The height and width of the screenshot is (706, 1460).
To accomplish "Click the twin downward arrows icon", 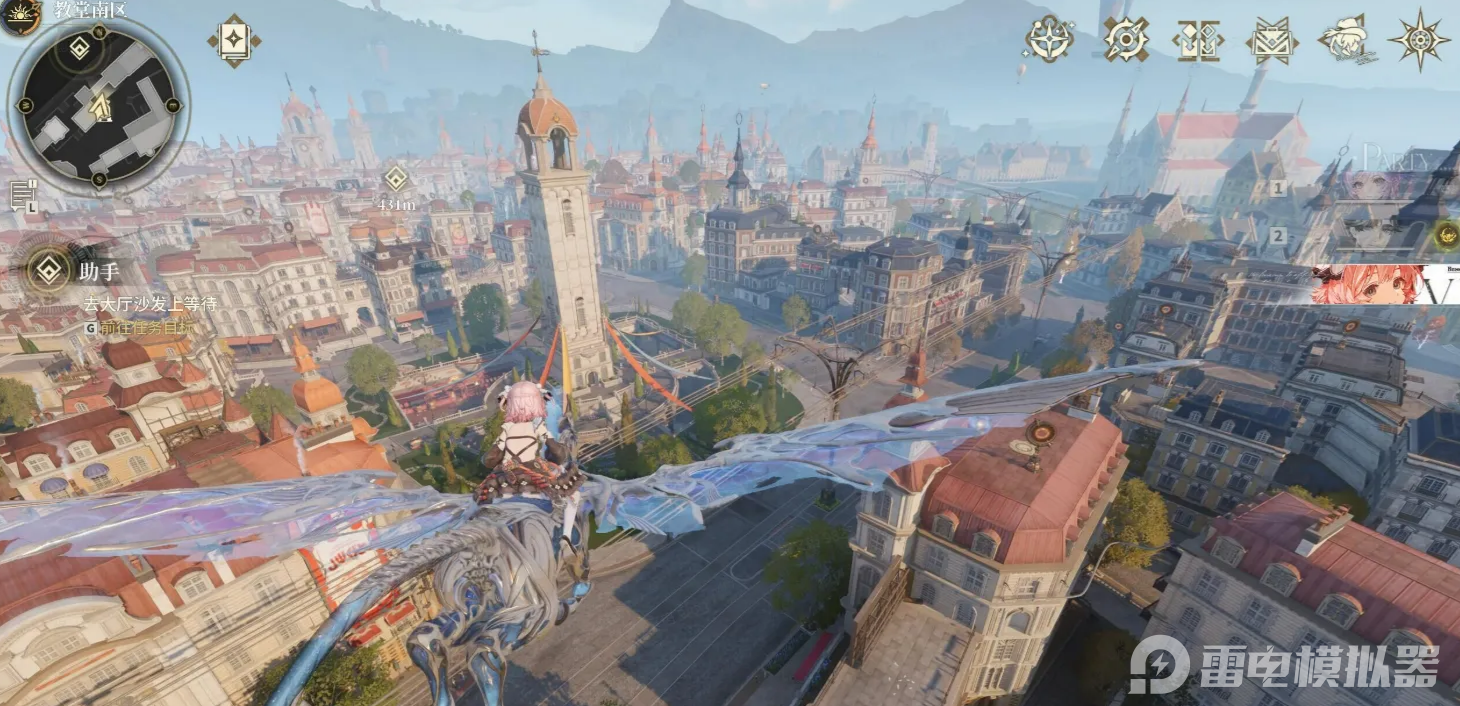I will pyautogui.click(x=1197, y=40).
